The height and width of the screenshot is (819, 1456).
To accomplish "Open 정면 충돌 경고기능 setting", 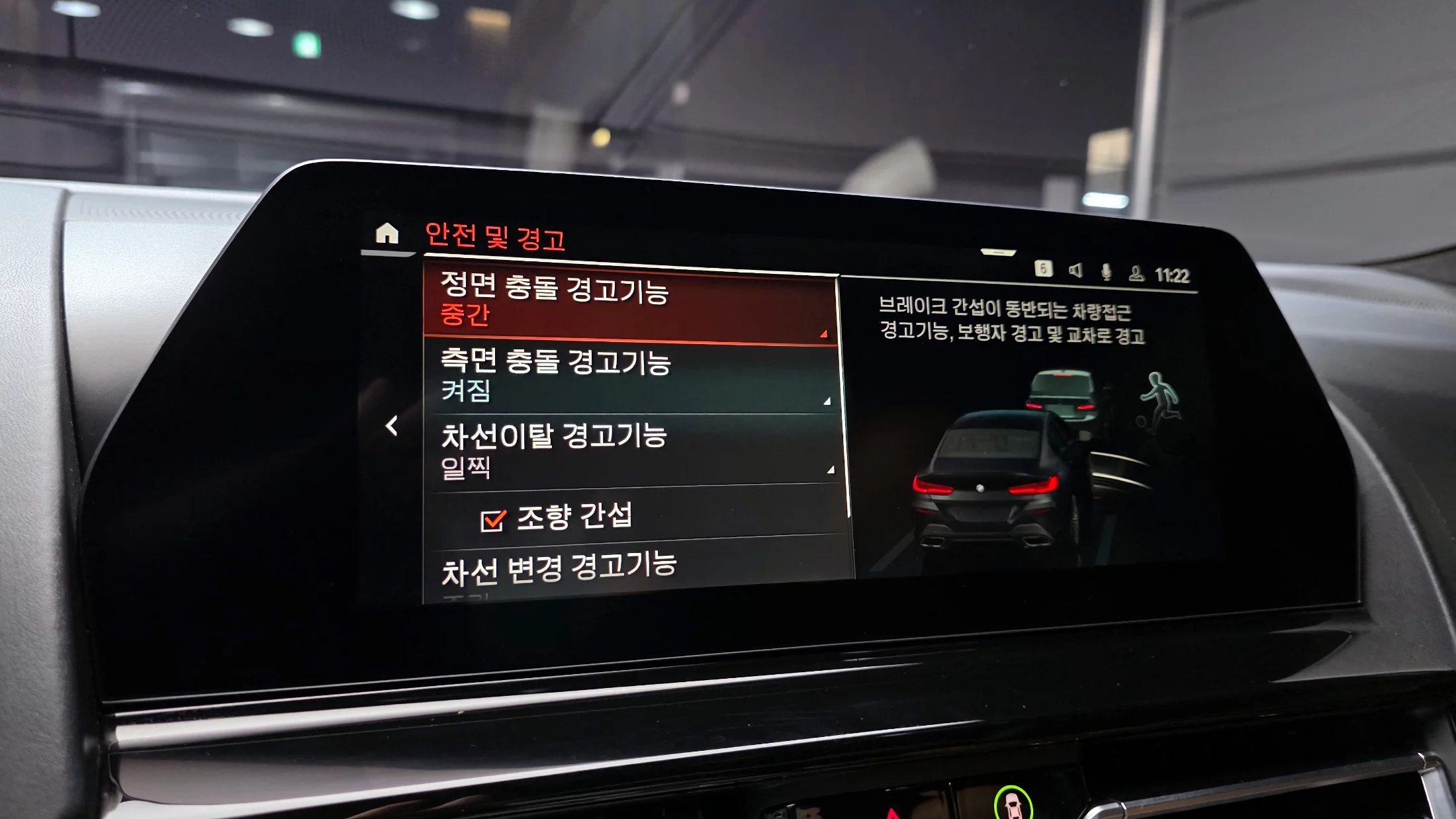I will click(630, 304).
